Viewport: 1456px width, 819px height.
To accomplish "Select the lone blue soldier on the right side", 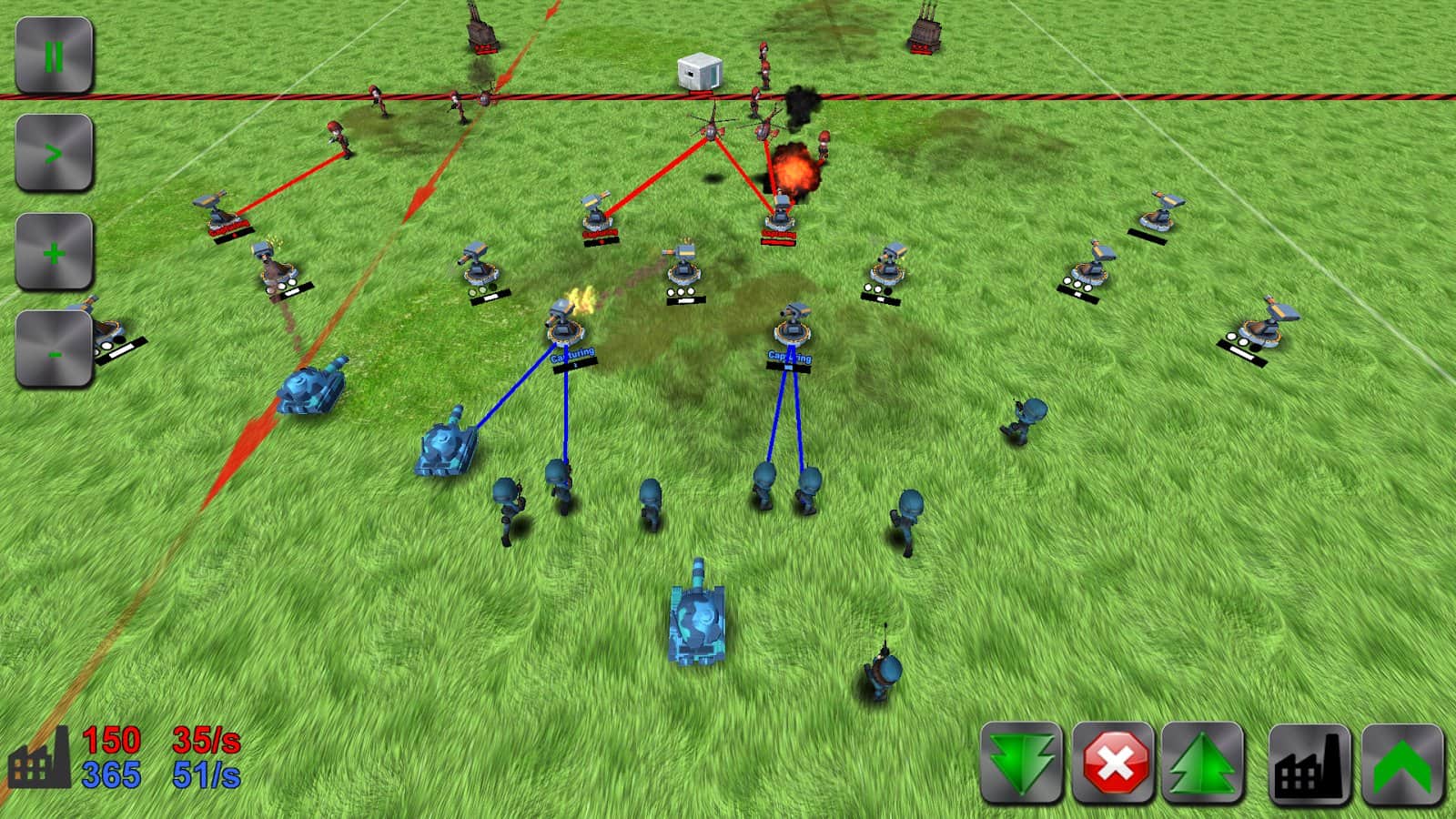I will [1021, 417].
